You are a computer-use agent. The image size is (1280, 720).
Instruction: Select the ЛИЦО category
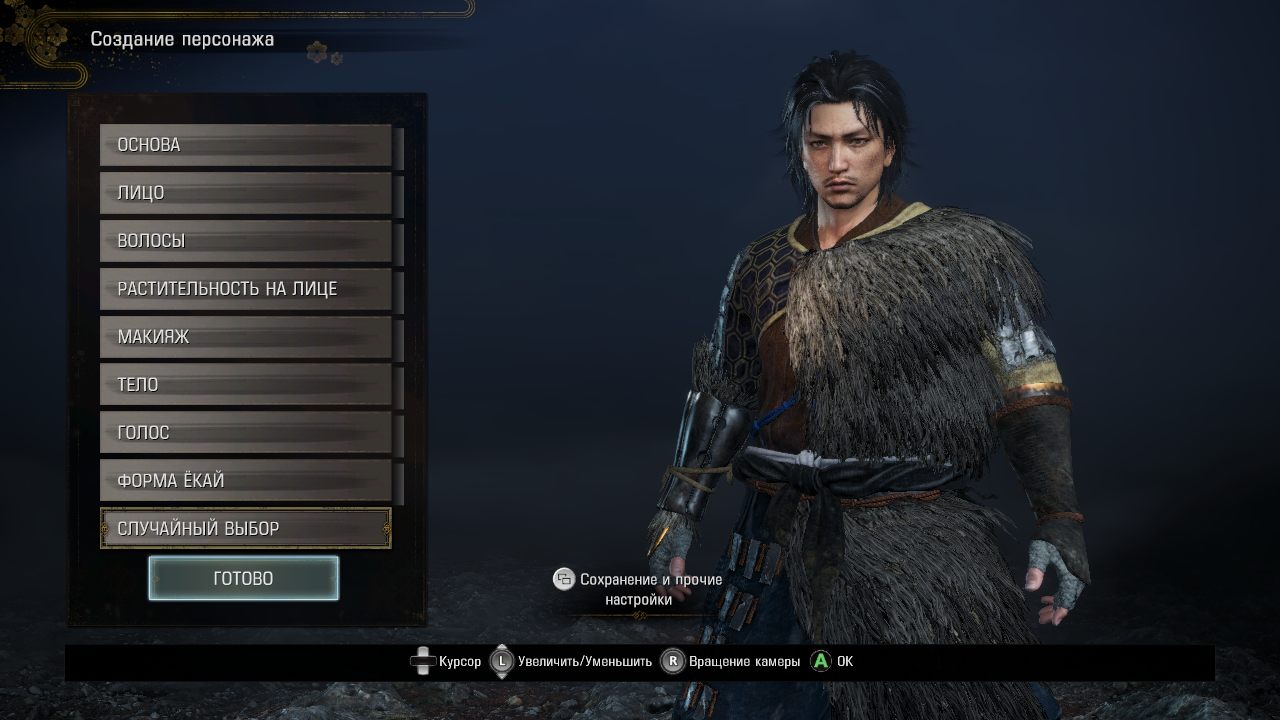click(245, 193)
